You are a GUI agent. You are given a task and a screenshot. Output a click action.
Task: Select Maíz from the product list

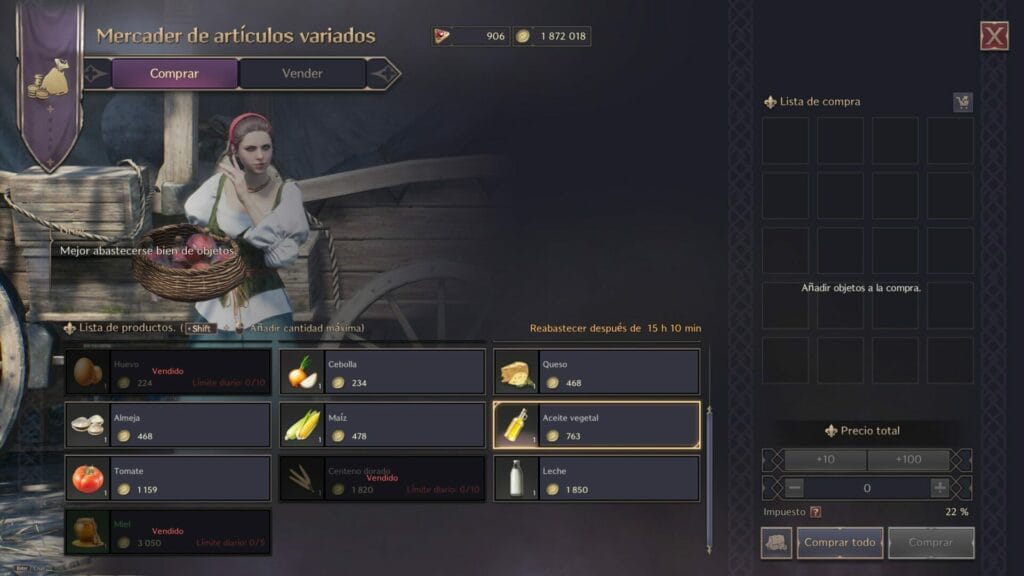pos(382,425)
